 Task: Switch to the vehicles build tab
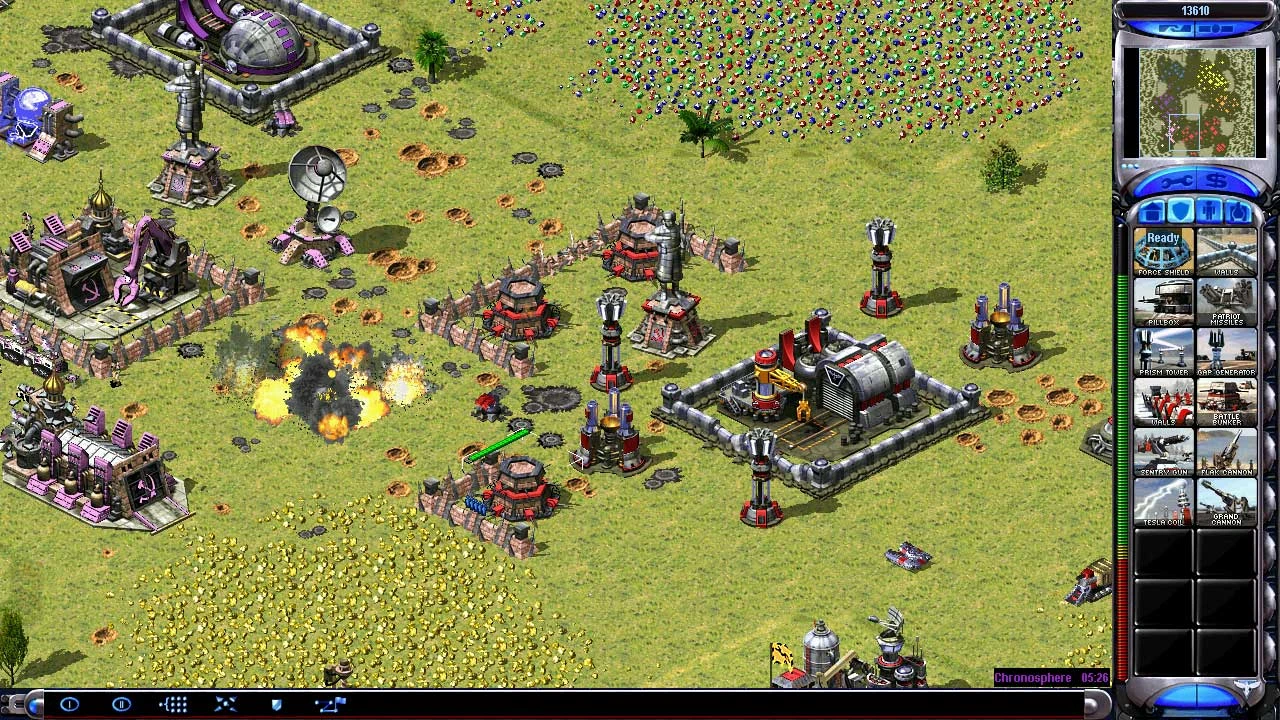point(1239,212)
